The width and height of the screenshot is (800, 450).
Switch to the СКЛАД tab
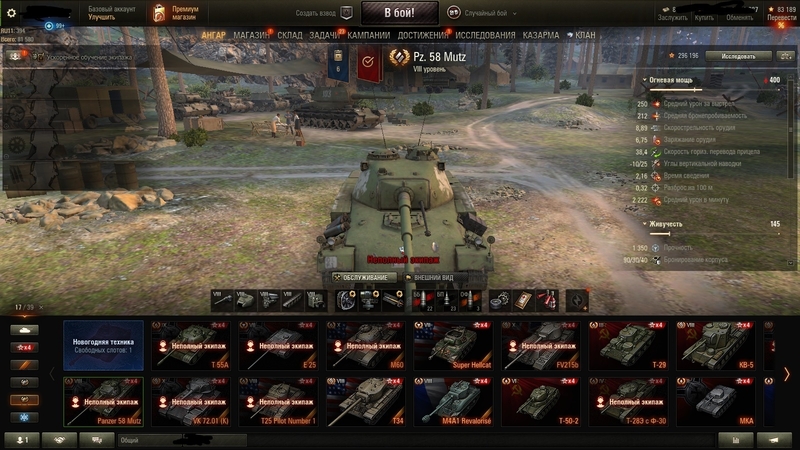point(289,35)
